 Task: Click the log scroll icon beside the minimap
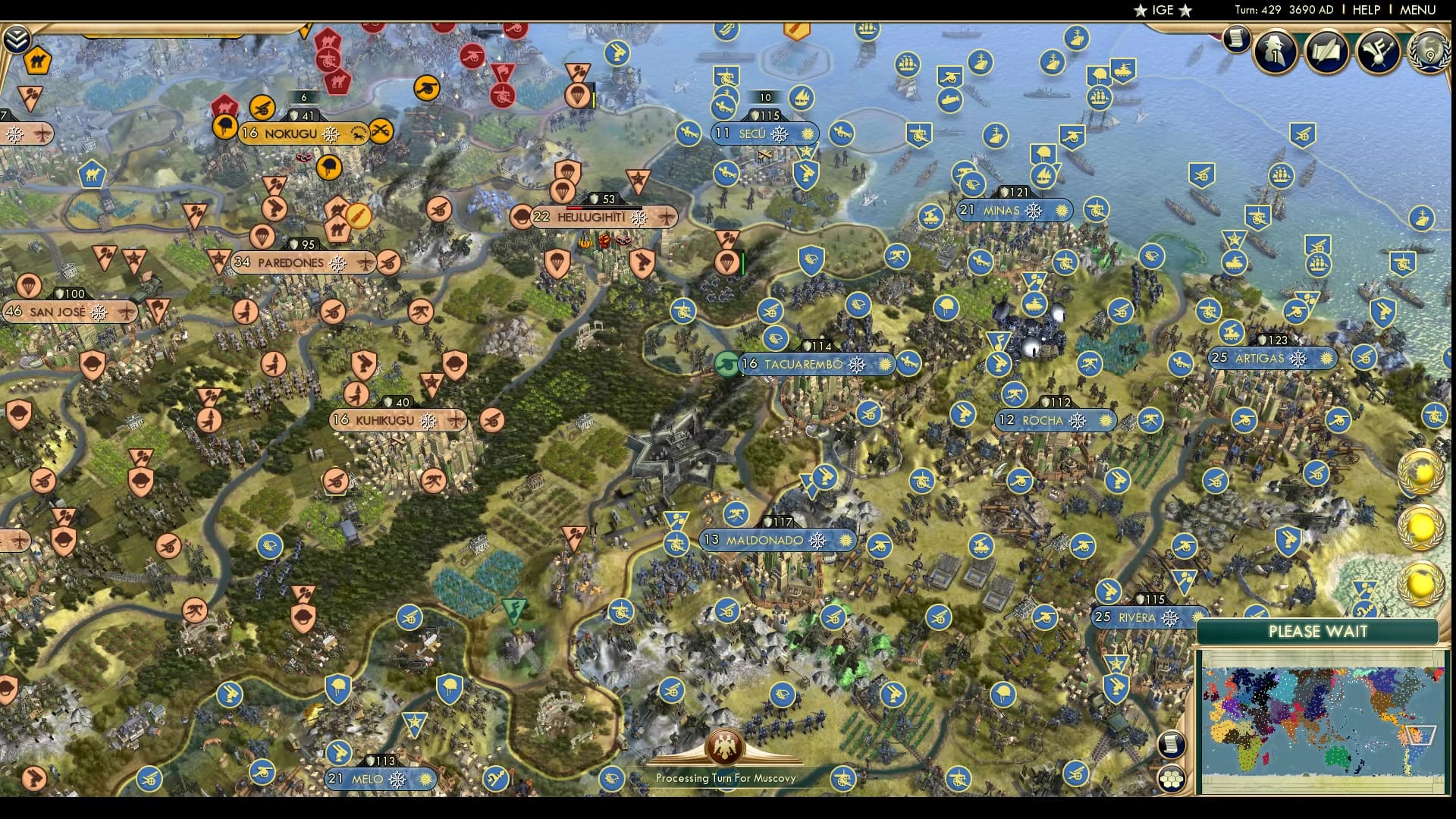point(1172,743)
